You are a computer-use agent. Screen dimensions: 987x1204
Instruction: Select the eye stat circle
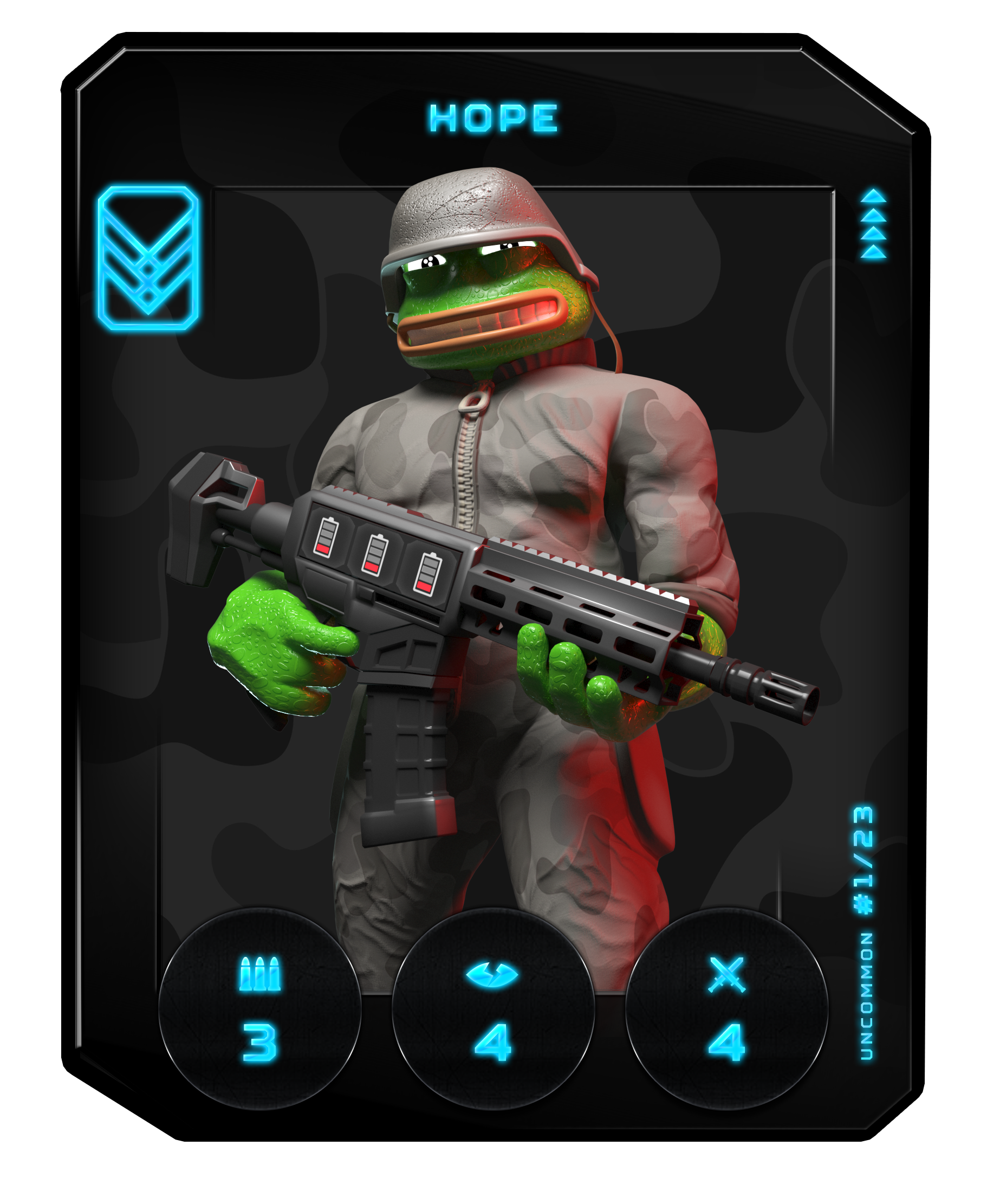tap(493, 1008)
